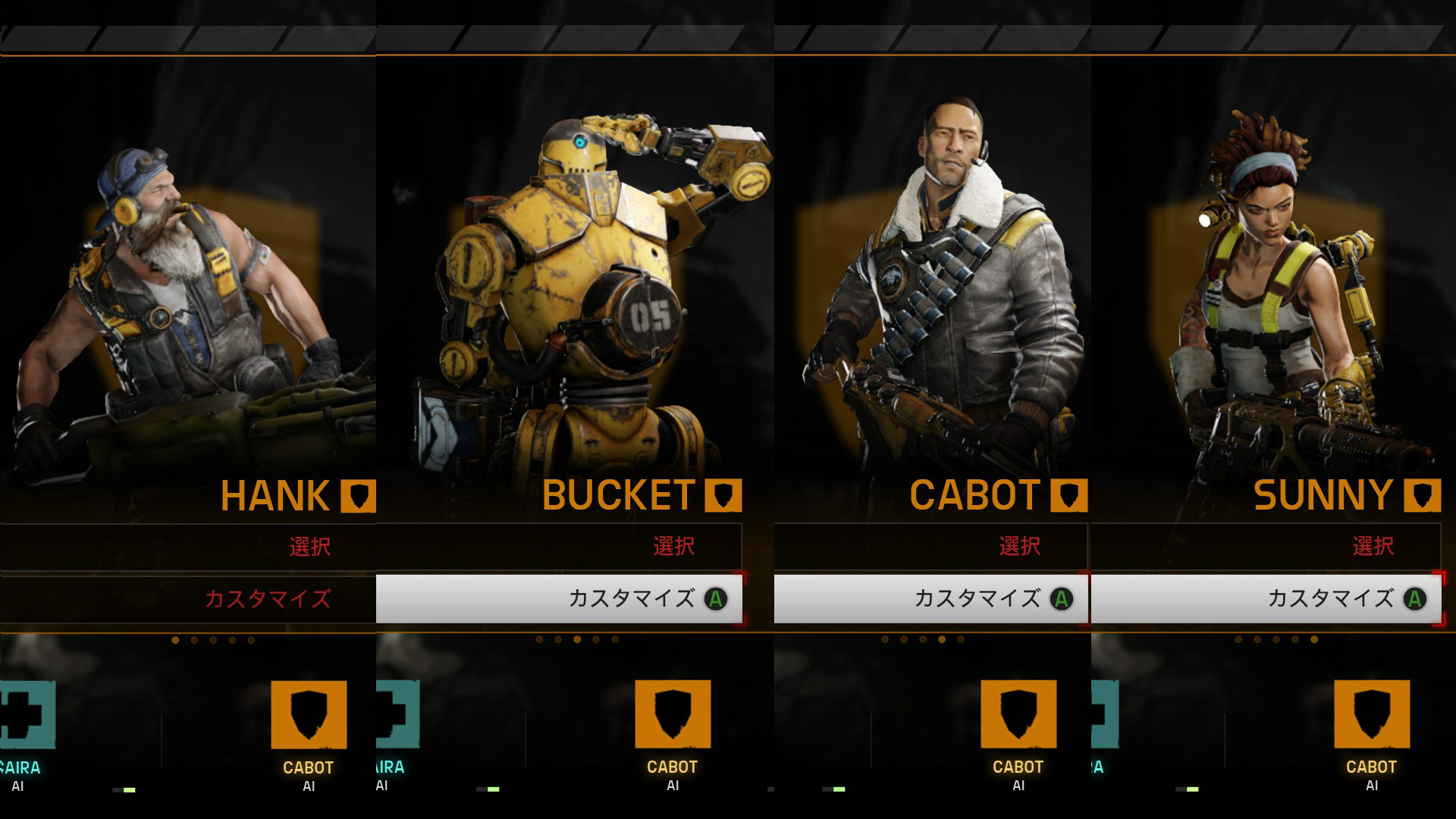Open カスタマイズ for BUCKET
The width and height of the screenshot is (1456, 819).
[x=631, y=599]
